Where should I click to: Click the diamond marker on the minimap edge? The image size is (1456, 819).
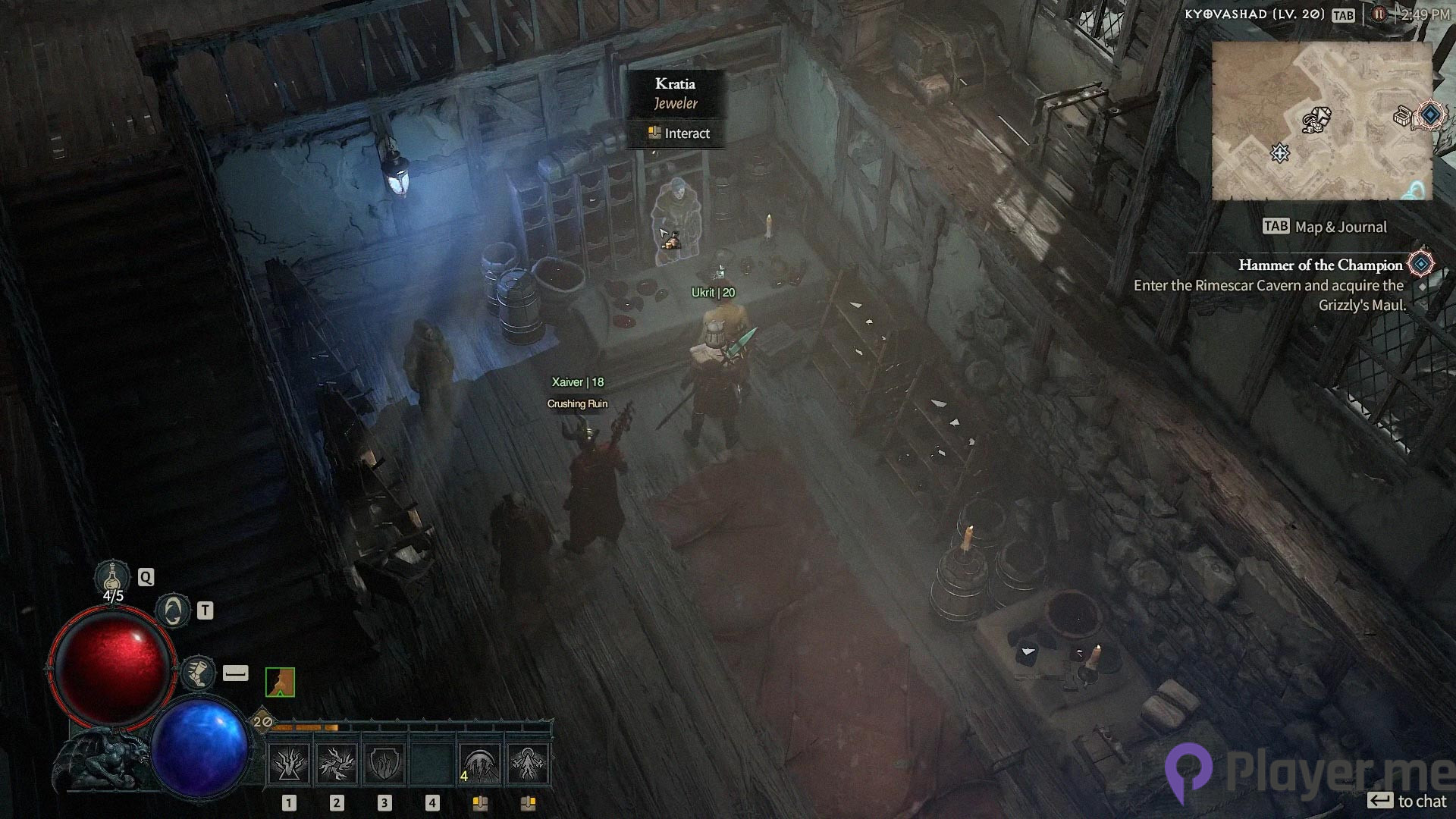click(1429, 115)
